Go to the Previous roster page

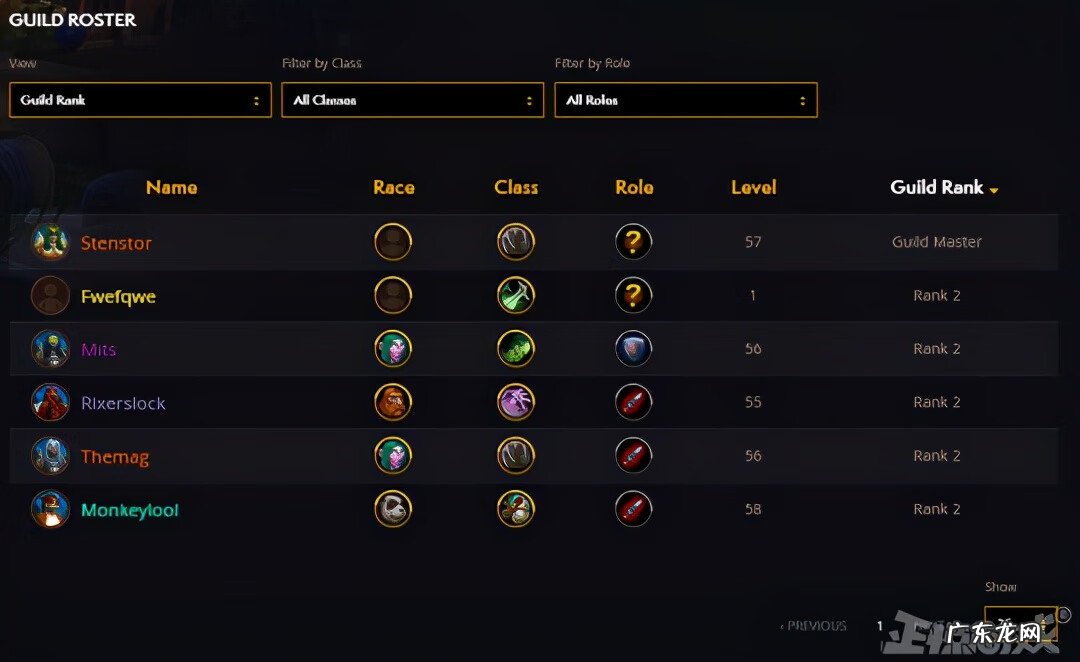coord(813,626)
